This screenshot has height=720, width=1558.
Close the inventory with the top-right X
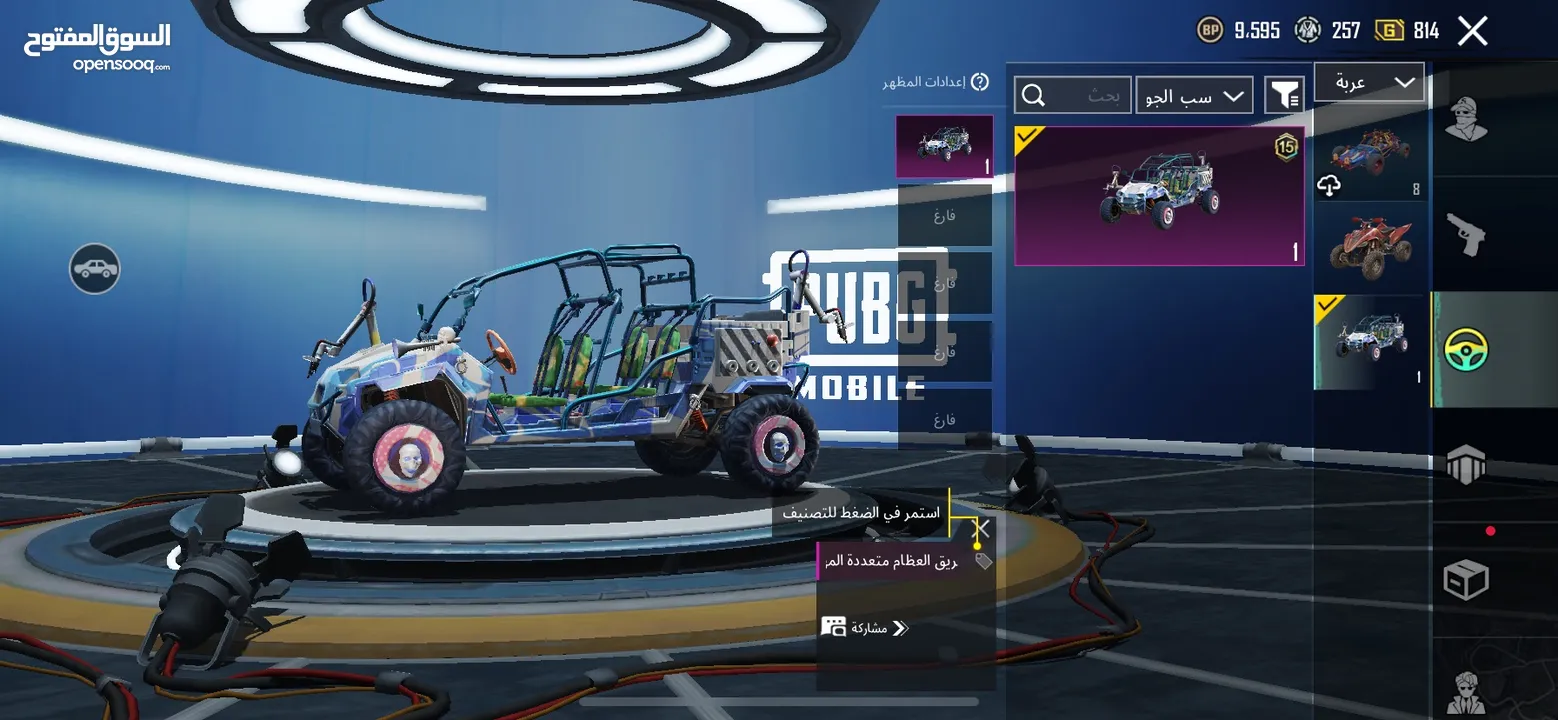click(x=1472, y=31)
